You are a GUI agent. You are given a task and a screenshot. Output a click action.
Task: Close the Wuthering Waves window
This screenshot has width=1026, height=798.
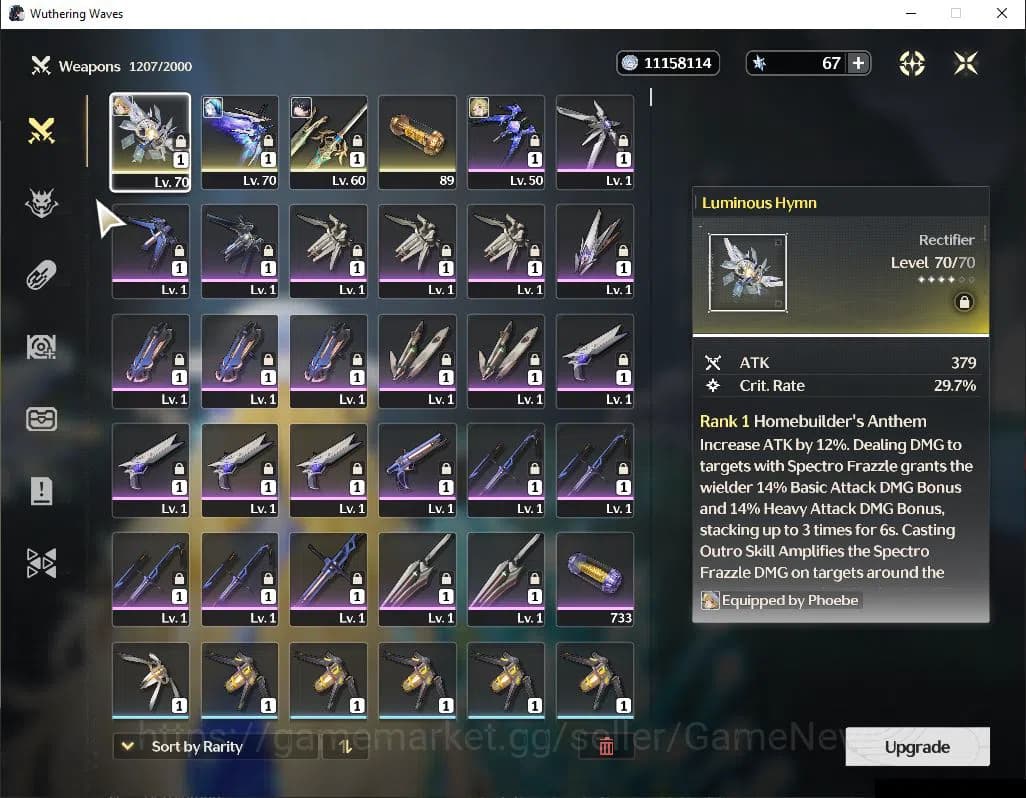(x=1002, y=14)
